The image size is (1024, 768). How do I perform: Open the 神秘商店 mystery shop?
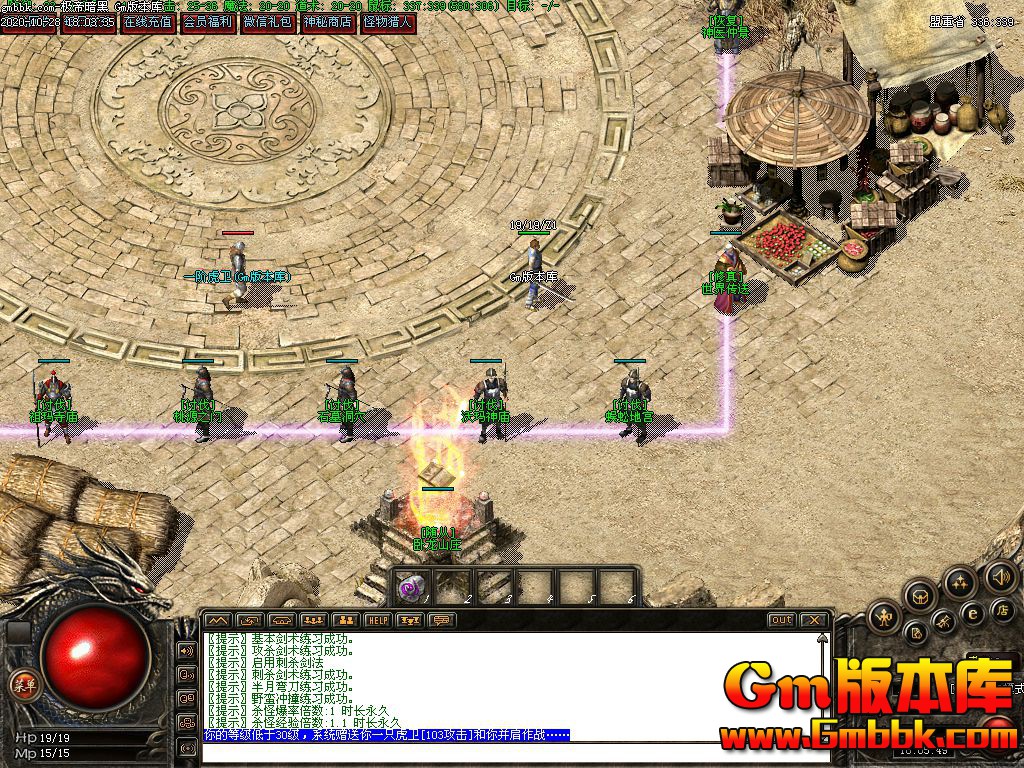tap(327, 22)
